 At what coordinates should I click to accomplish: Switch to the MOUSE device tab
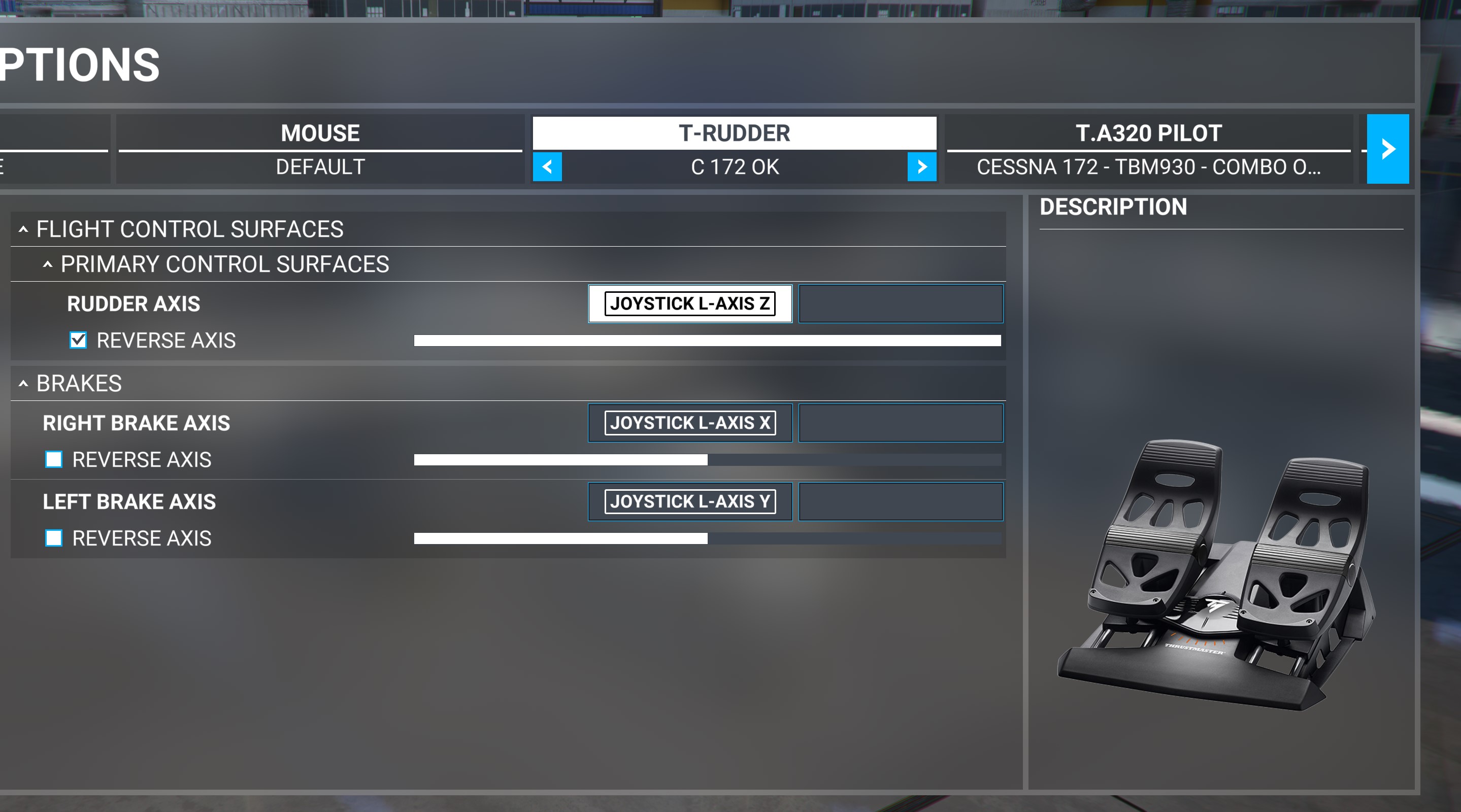(x=319, y=132)
